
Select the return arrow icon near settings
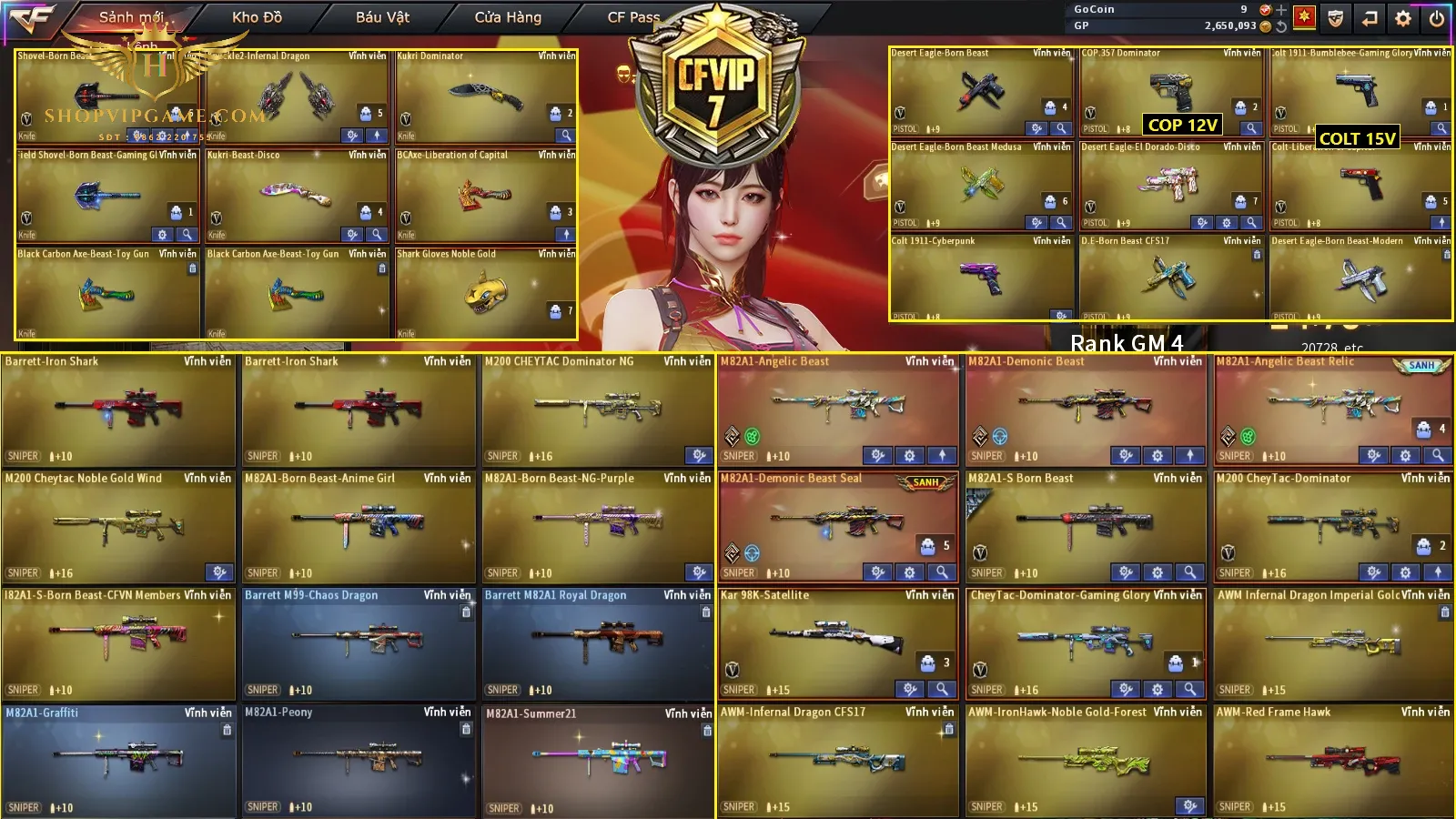pos(1370,17)
